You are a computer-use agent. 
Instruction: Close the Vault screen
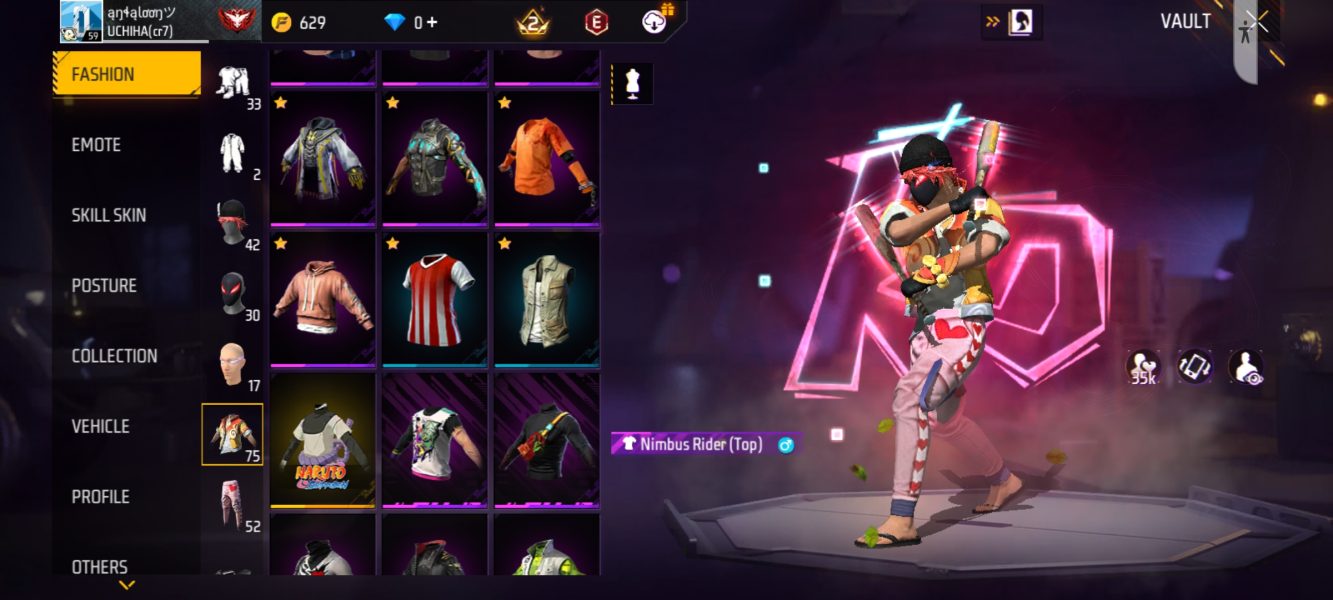[1258, 21]
